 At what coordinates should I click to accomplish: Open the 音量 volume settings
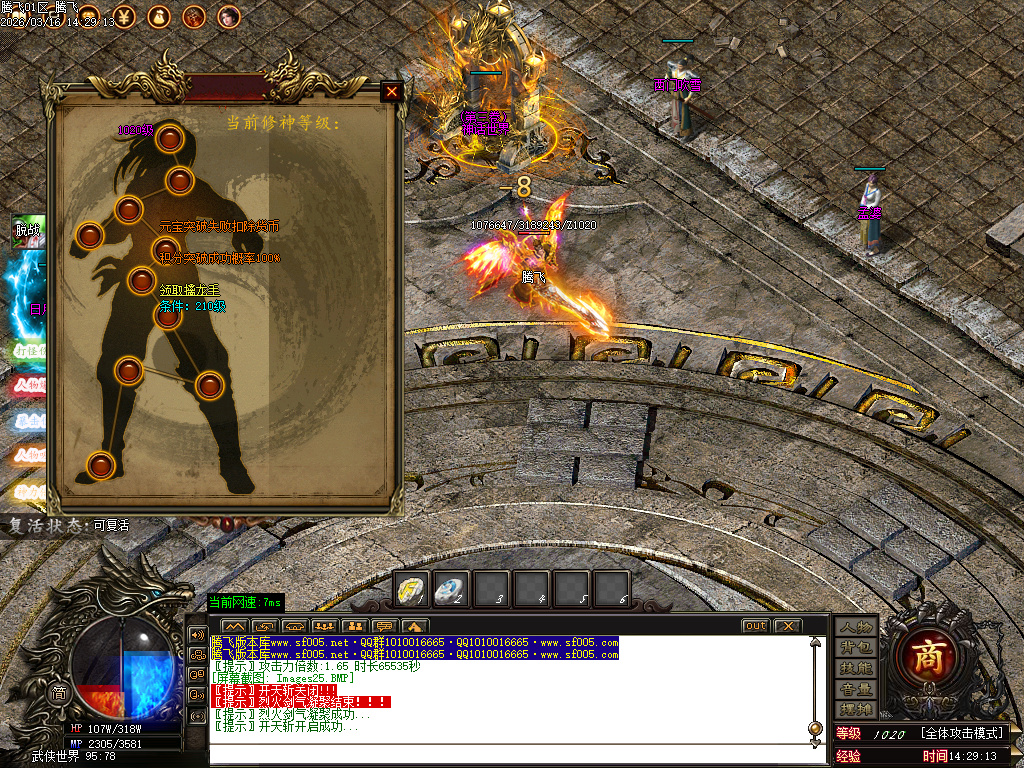(x=856, y=689)
